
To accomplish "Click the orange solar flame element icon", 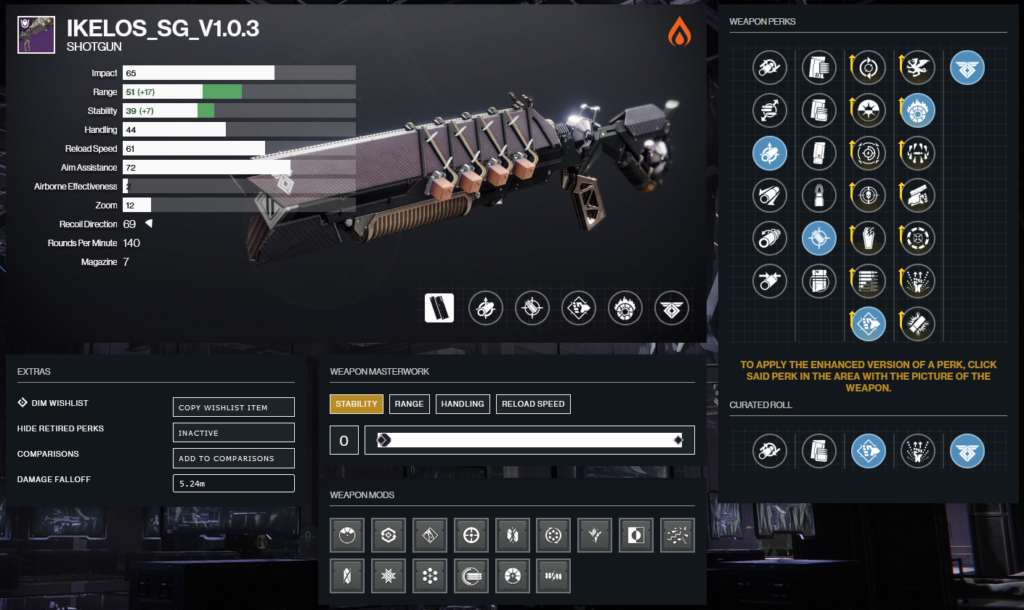I will pyautogui.click(x=679, y=32).
